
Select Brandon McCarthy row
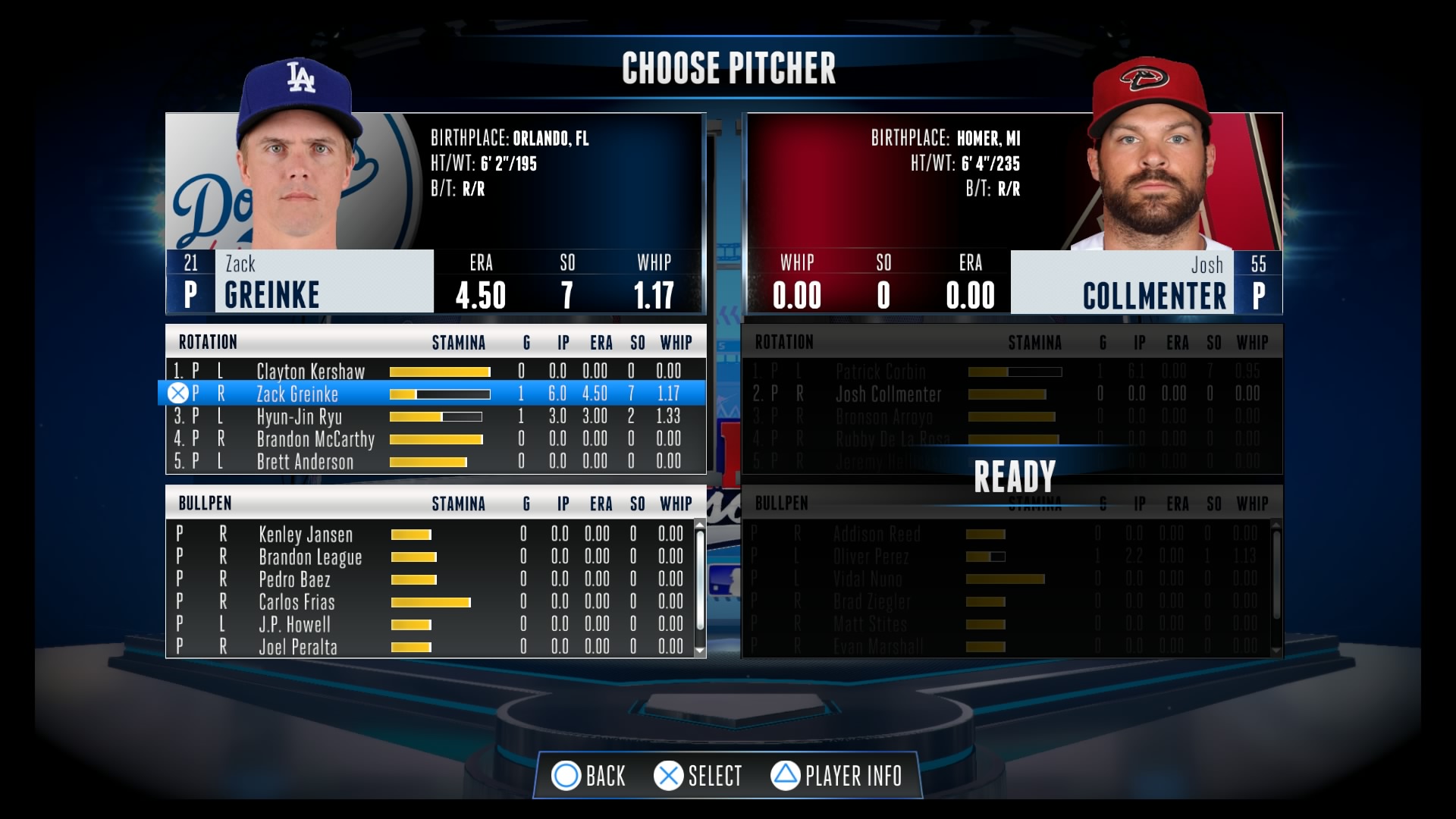(315, 439)
